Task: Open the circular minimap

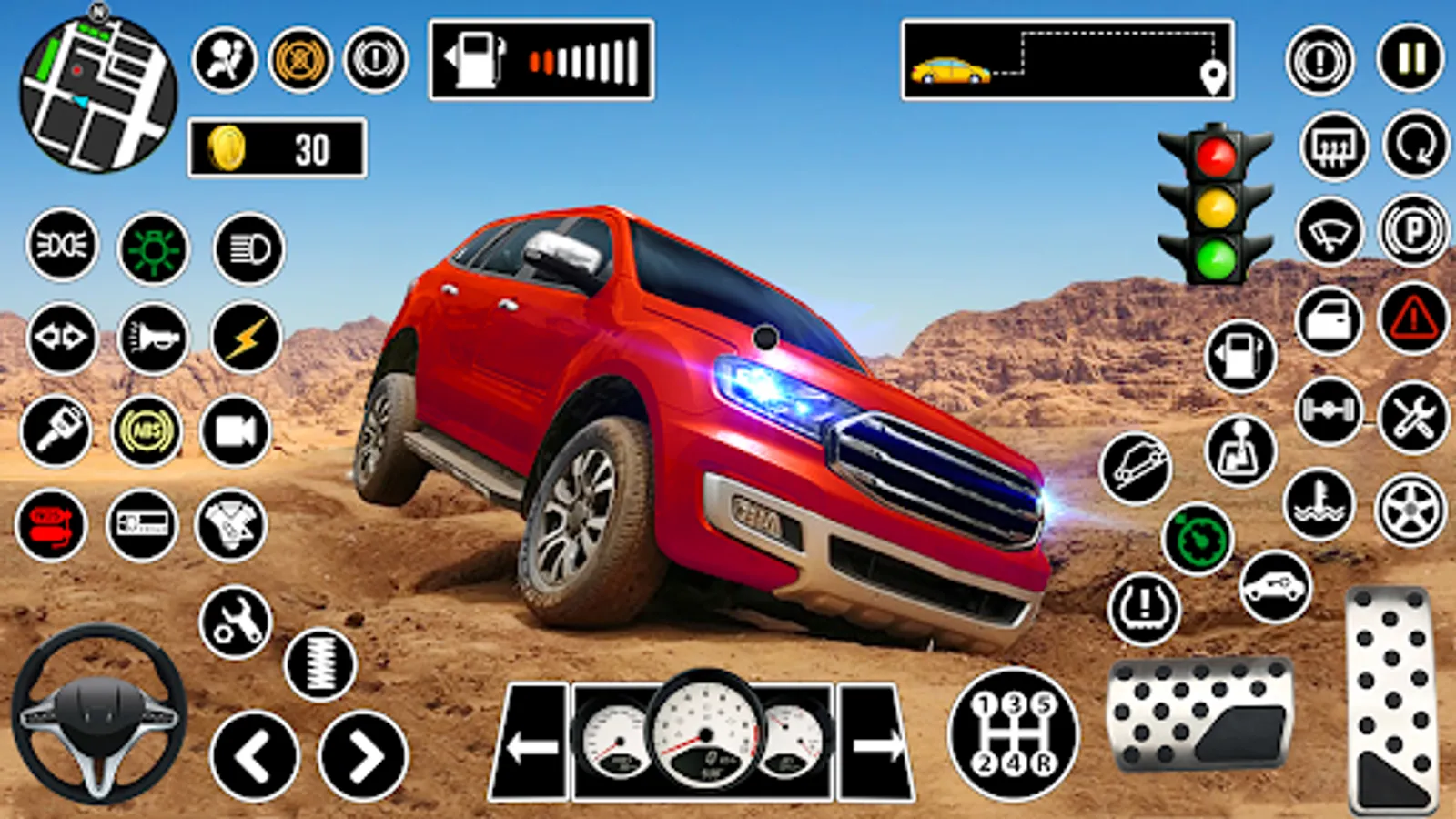Action: 97,94
